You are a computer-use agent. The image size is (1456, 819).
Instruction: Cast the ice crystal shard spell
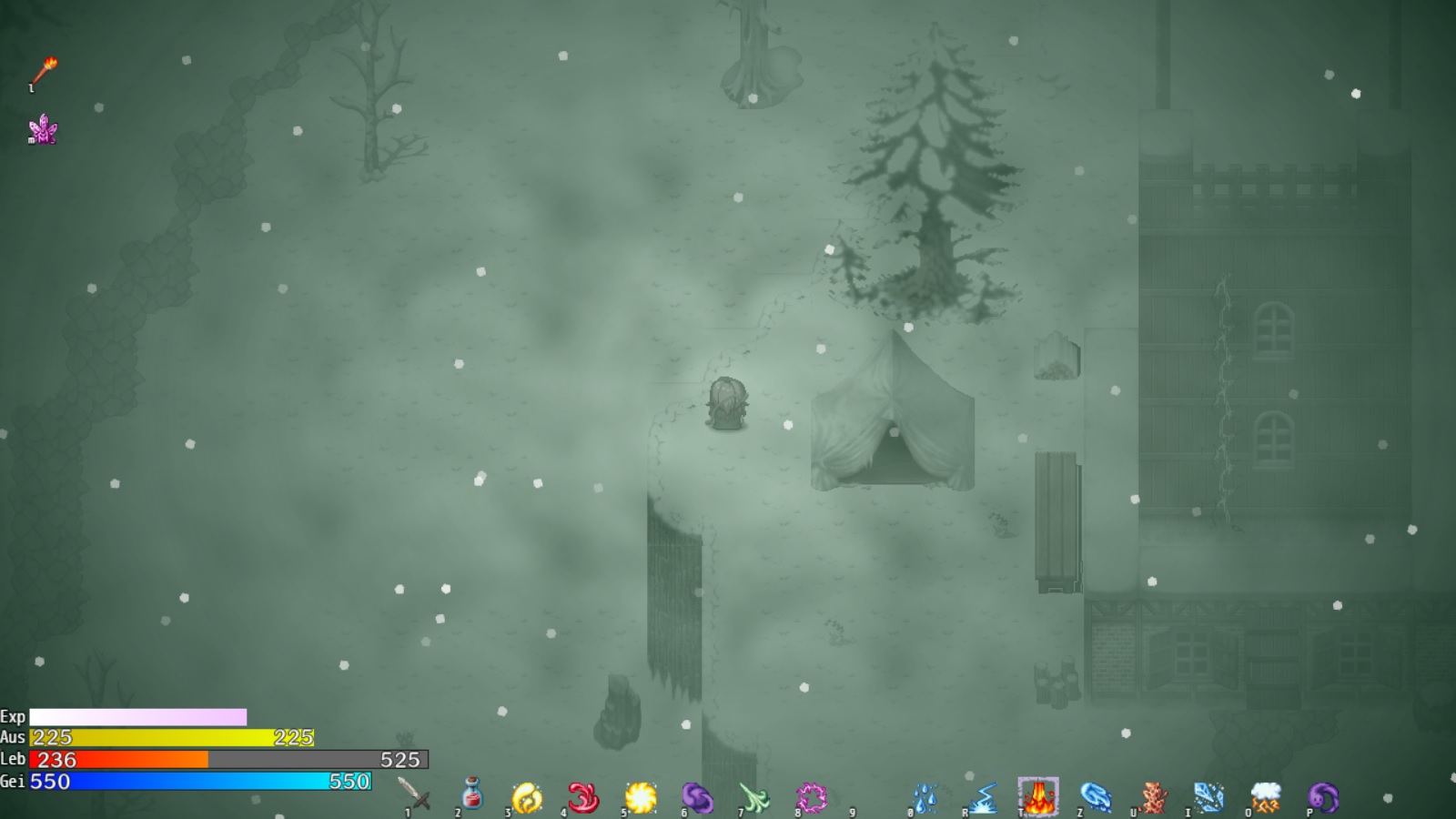tap(1208, 797)
